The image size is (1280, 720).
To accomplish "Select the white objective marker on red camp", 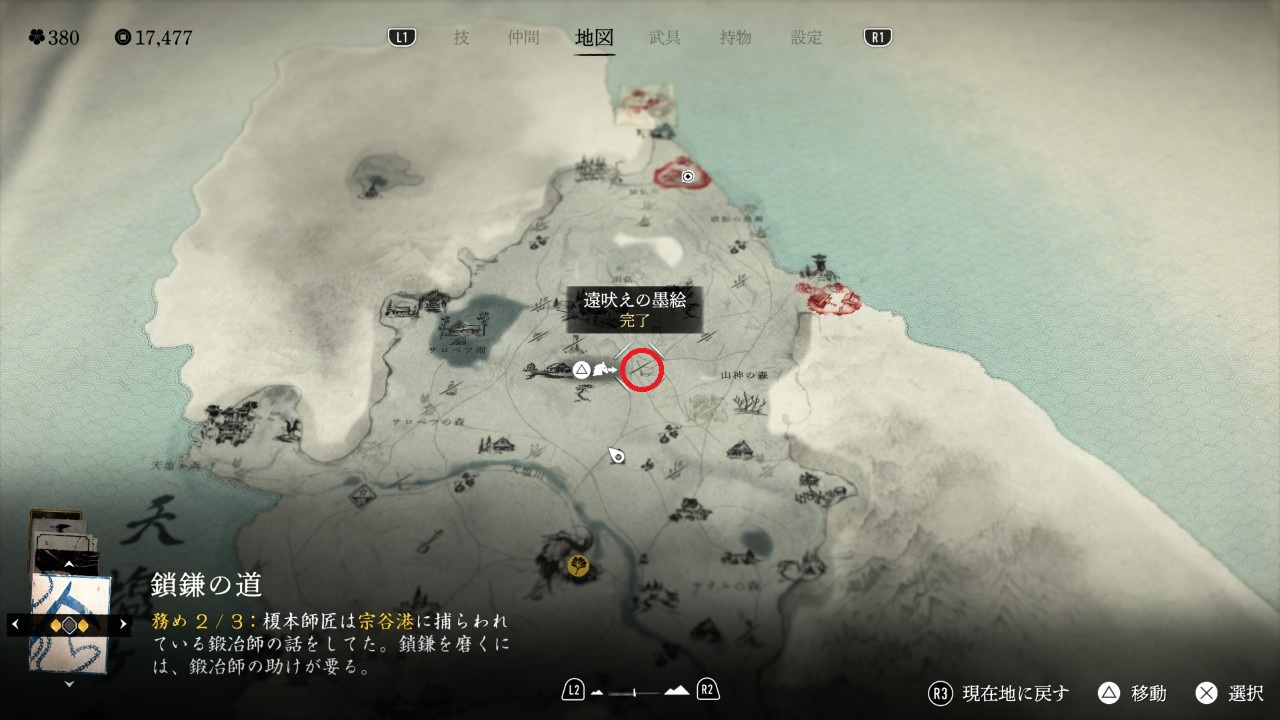I will point(688,176).
